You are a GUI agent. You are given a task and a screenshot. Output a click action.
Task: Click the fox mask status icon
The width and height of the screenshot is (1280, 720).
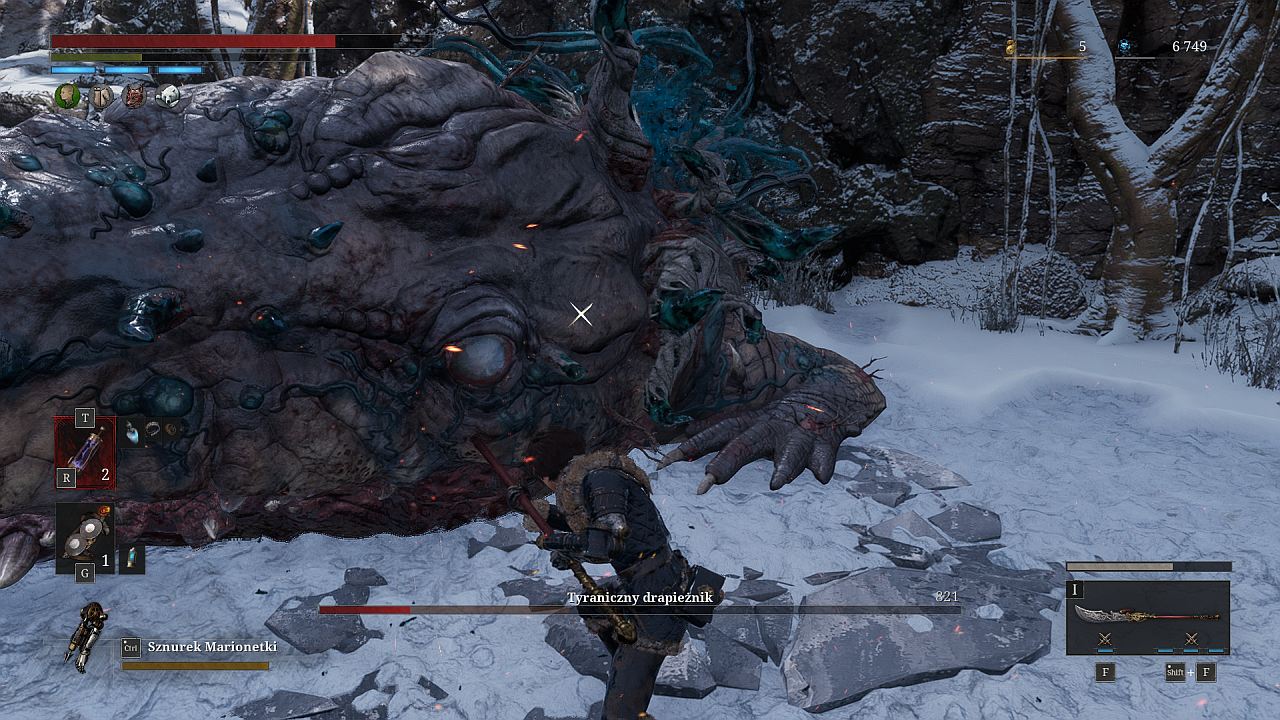pyautogui.click(x=134, y=96)
